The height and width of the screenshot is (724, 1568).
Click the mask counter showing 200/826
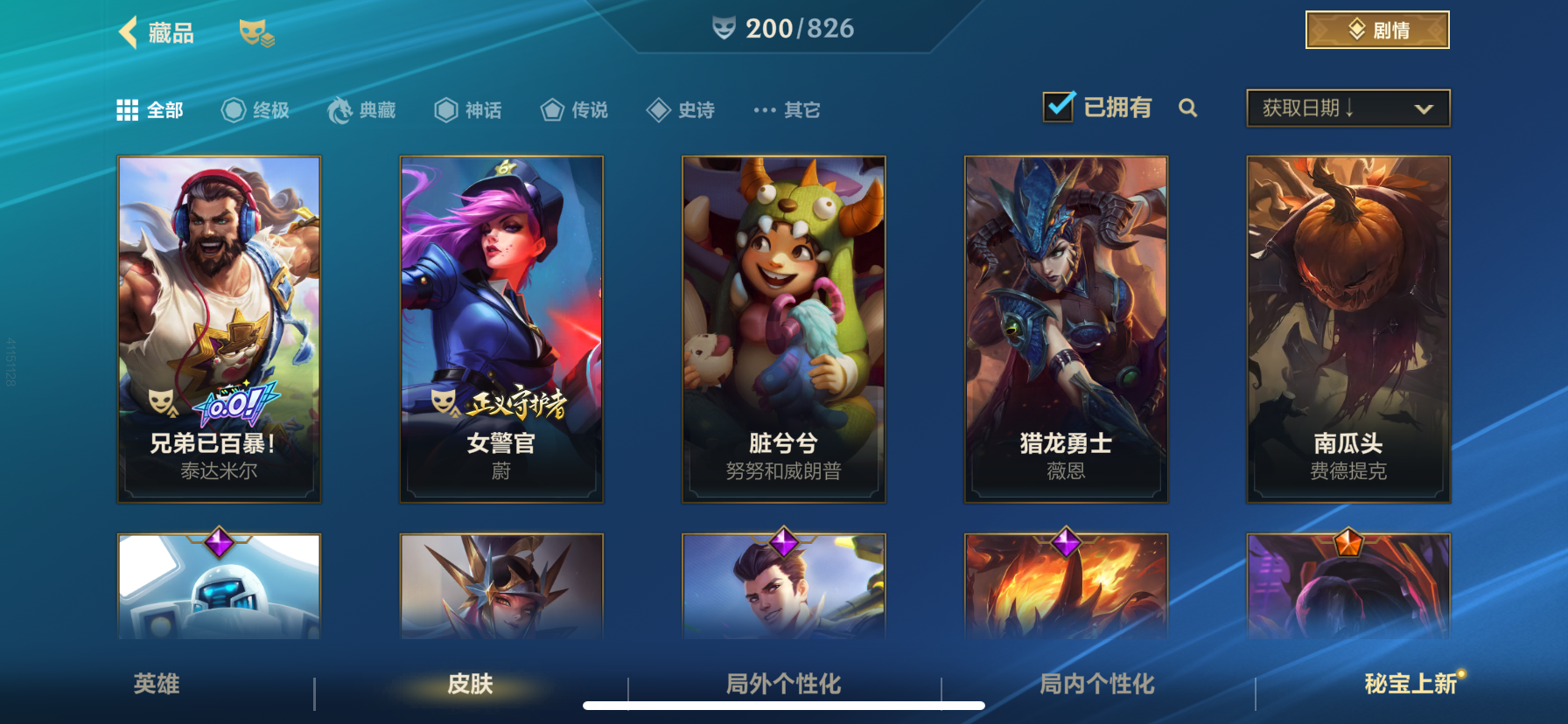coord(783,27)
